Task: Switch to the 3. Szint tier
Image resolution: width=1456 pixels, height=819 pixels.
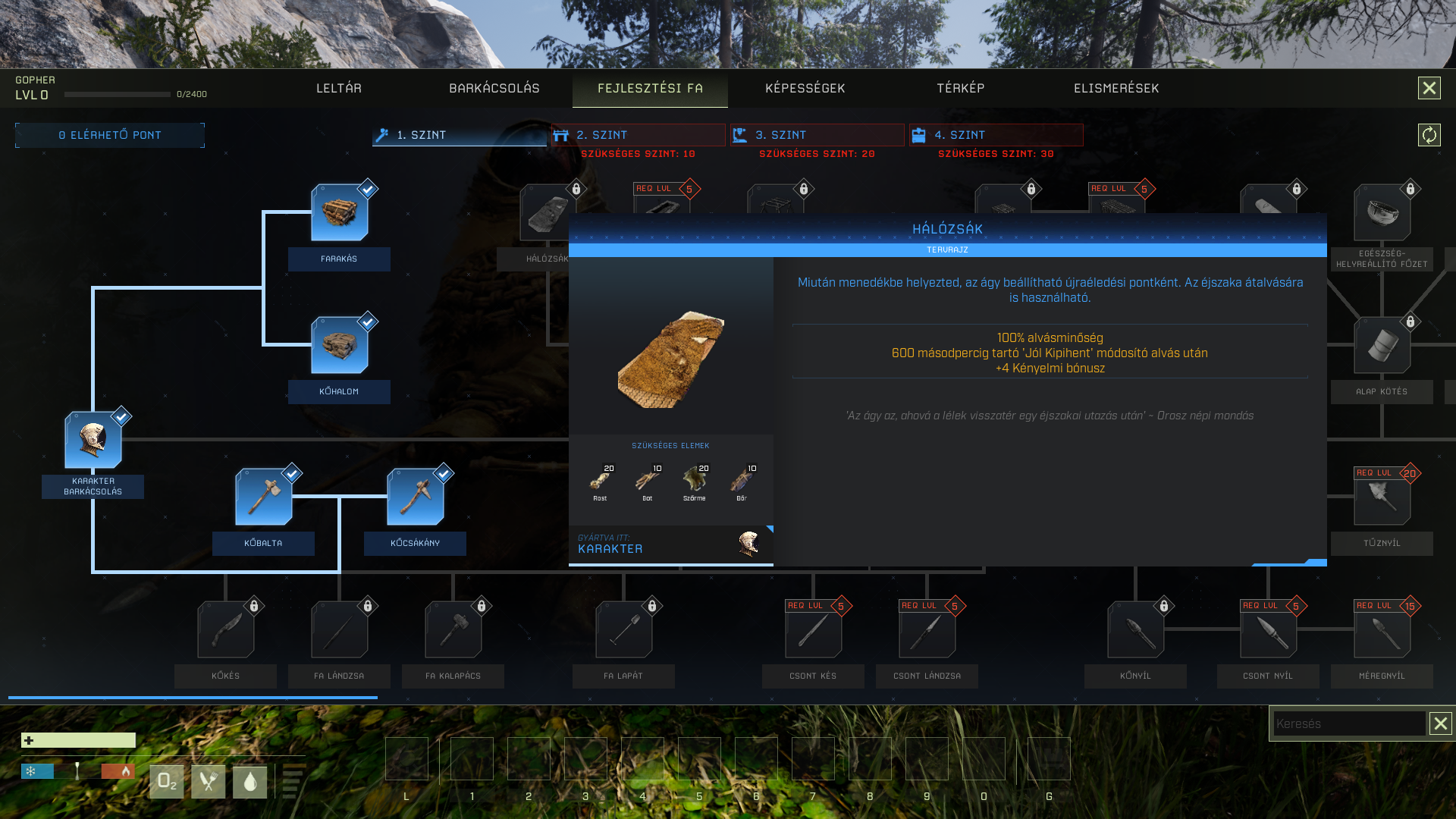Action: (x=817, y=135)
